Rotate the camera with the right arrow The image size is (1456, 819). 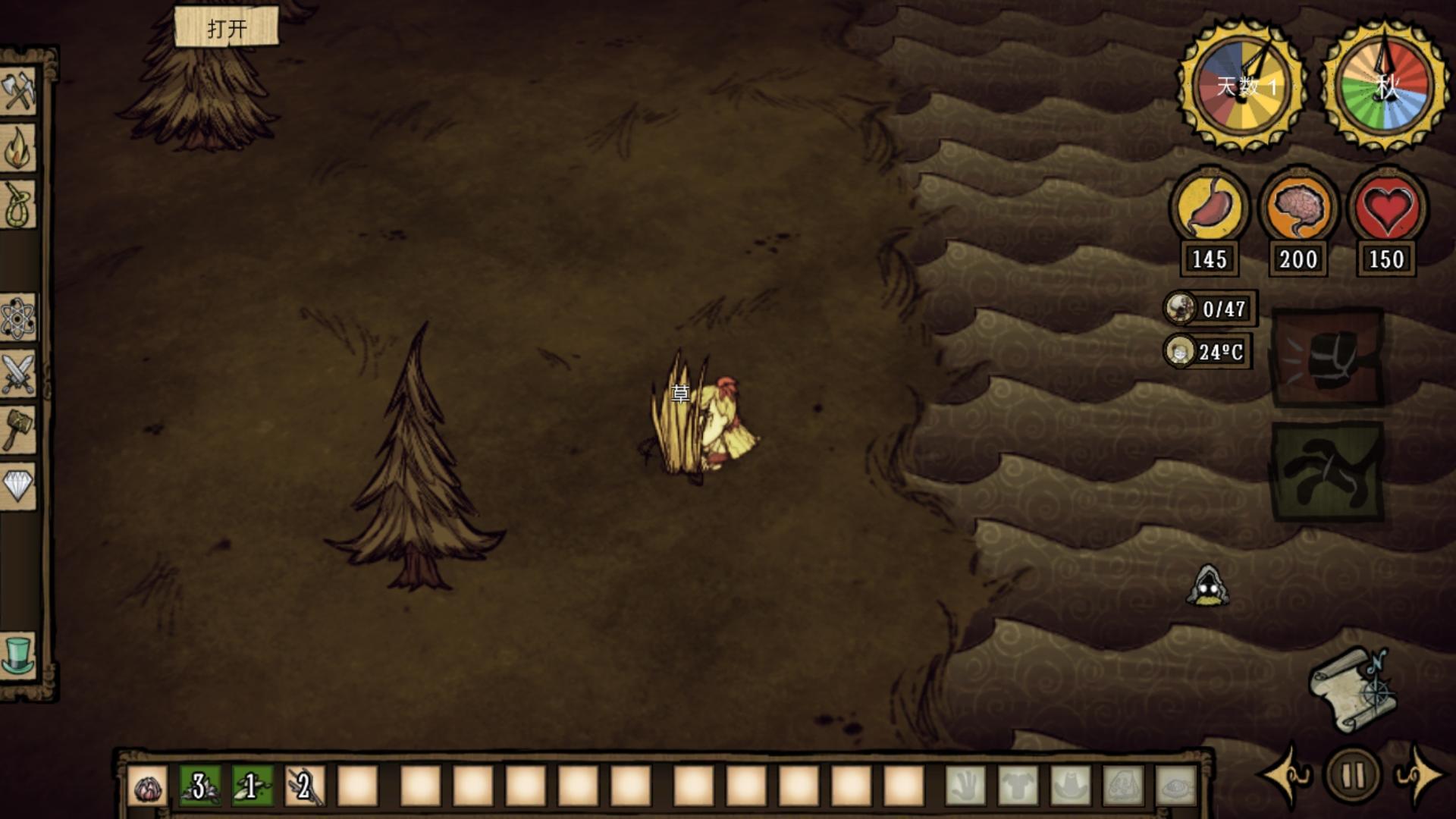[x=1420, y=775]
